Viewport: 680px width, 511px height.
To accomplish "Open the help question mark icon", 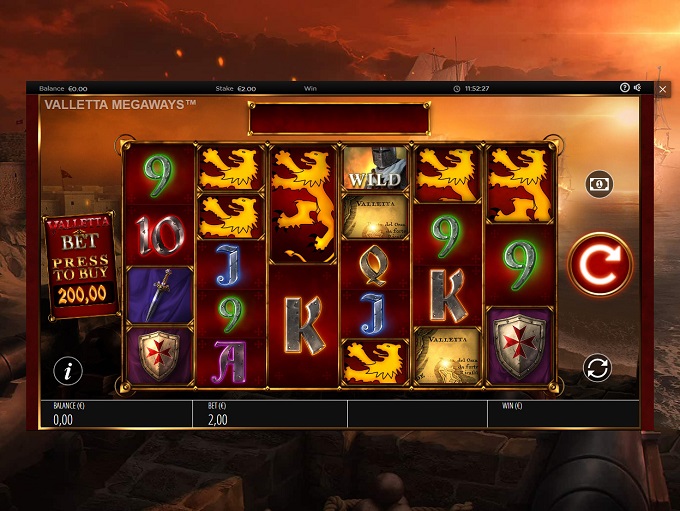I will [624, 88].
